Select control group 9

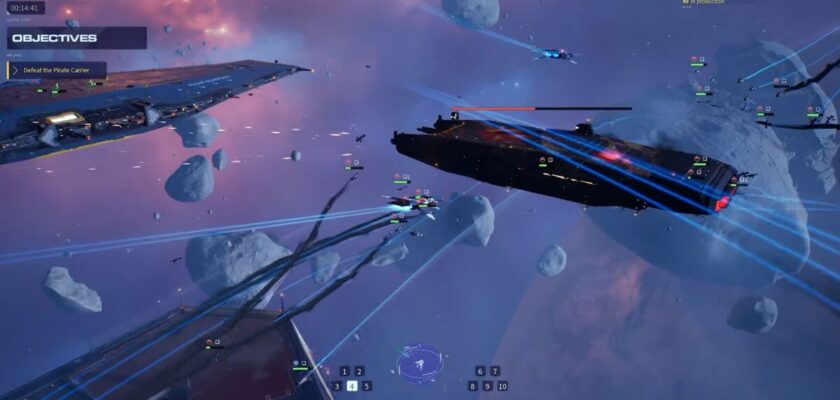487,386
